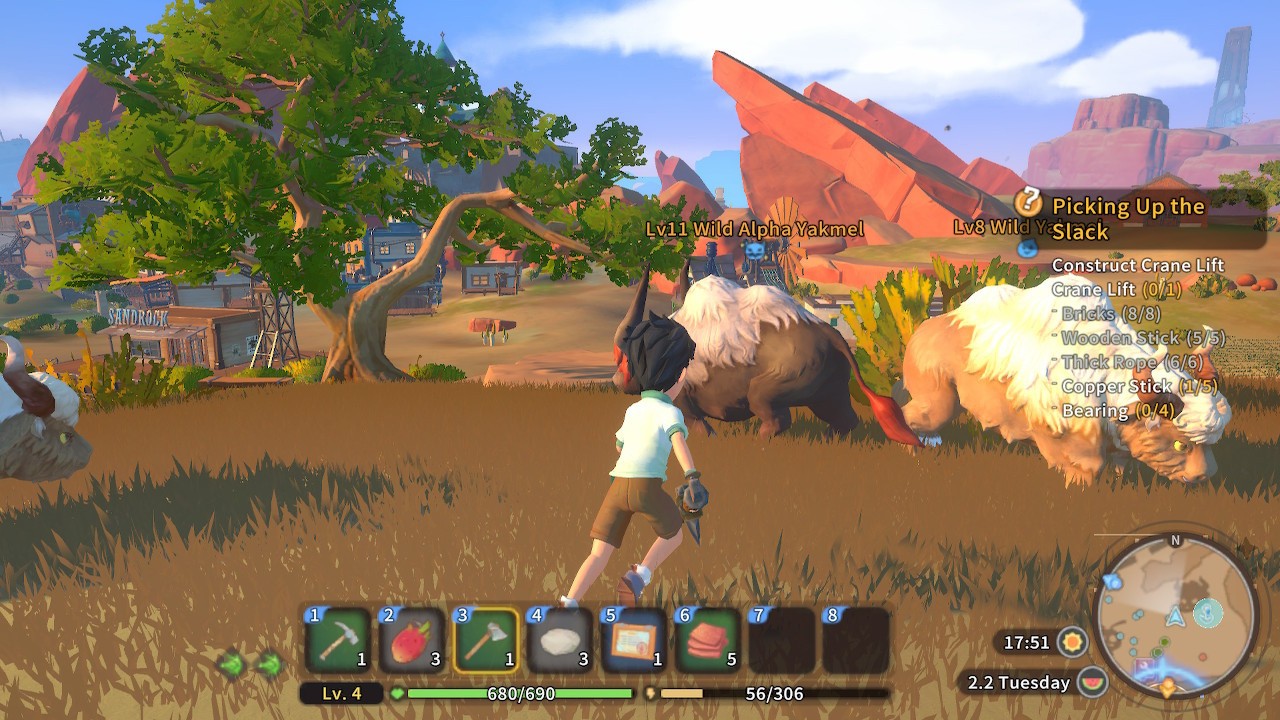Select the axe in hotbar slot 3

click(486, 640)
